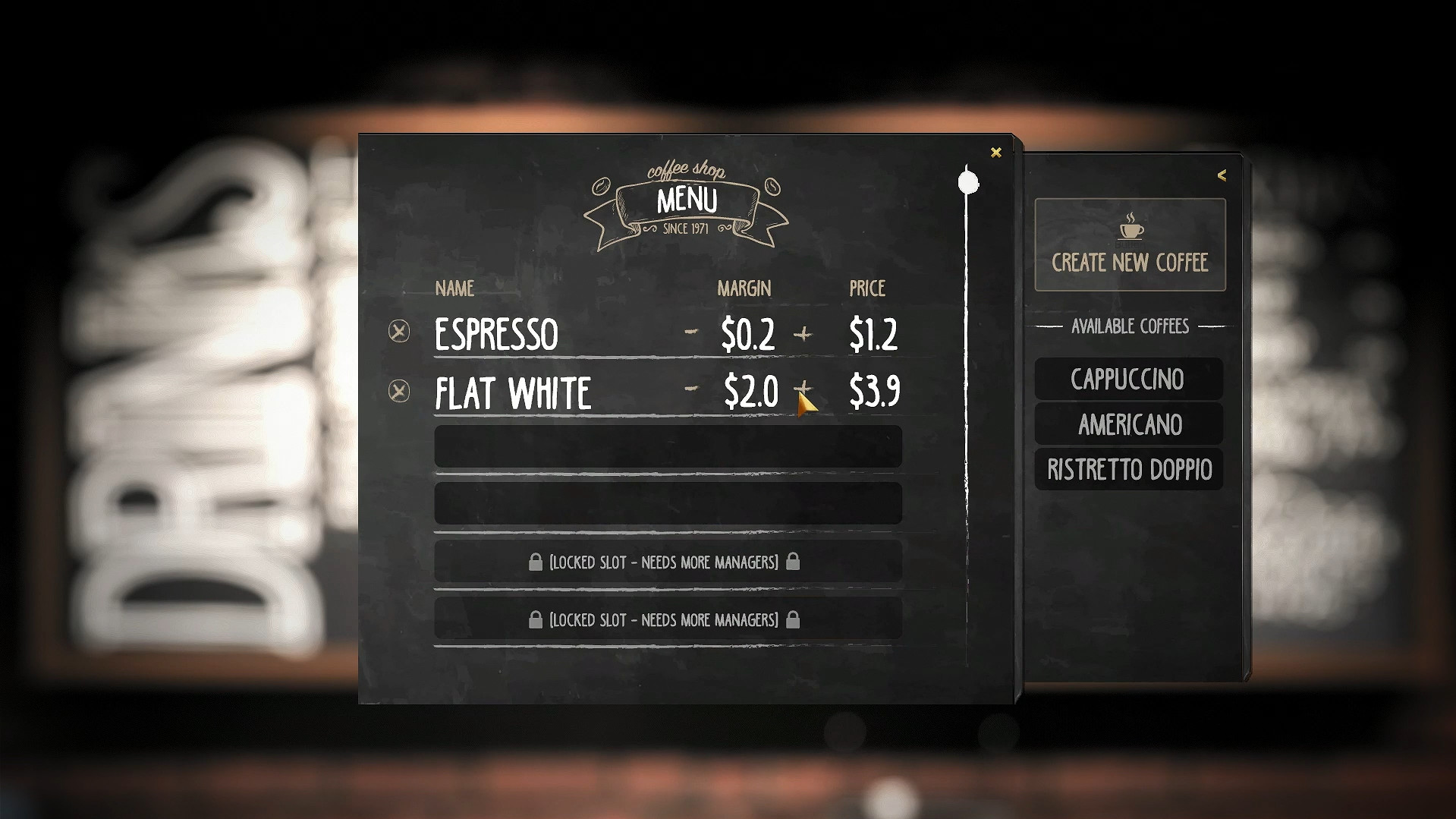Remove Espresso from the menu

pos(398,332)
